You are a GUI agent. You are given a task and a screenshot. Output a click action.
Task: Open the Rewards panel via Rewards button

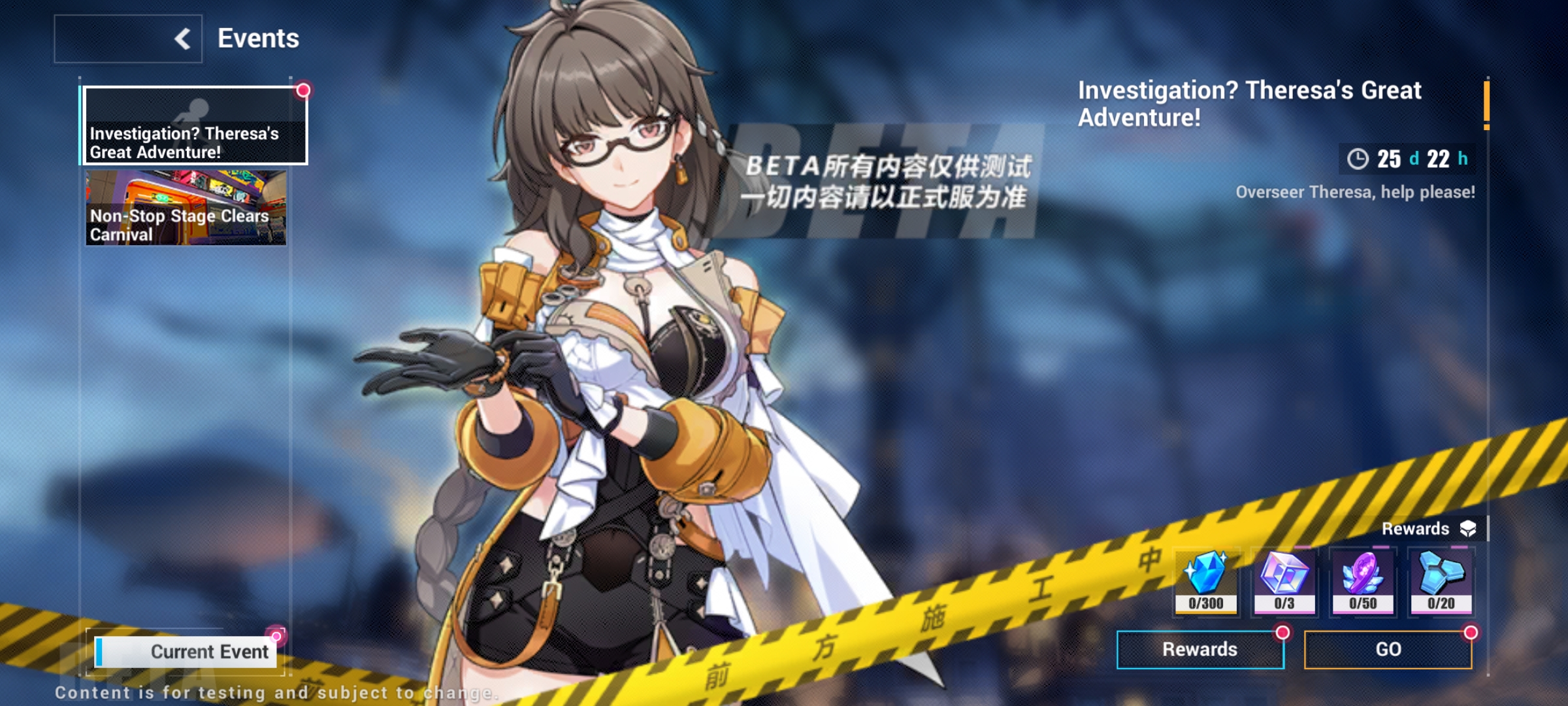pos(1200,650)
